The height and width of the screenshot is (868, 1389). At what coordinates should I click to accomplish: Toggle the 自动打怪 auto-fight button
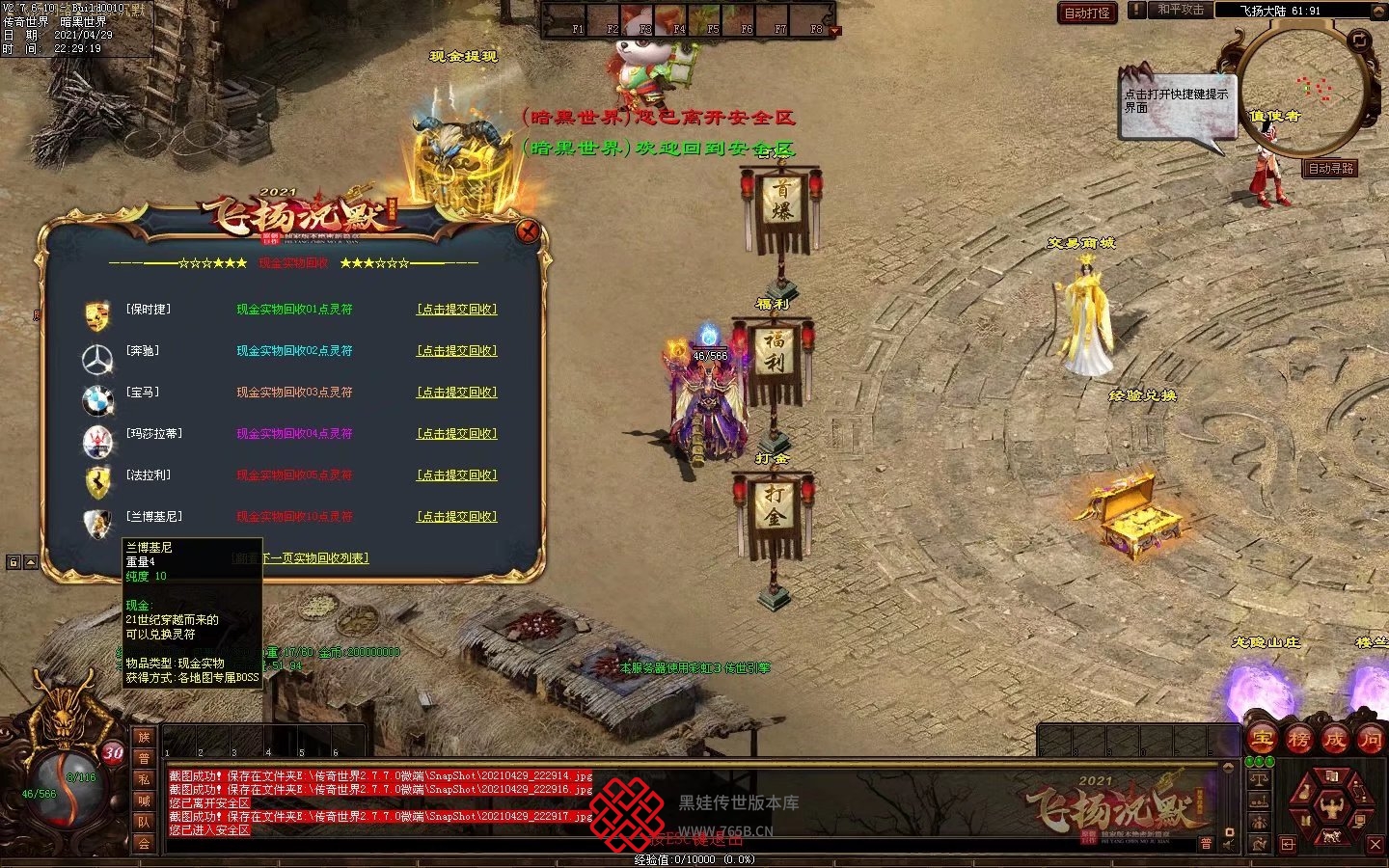[x=1087, y=13]
